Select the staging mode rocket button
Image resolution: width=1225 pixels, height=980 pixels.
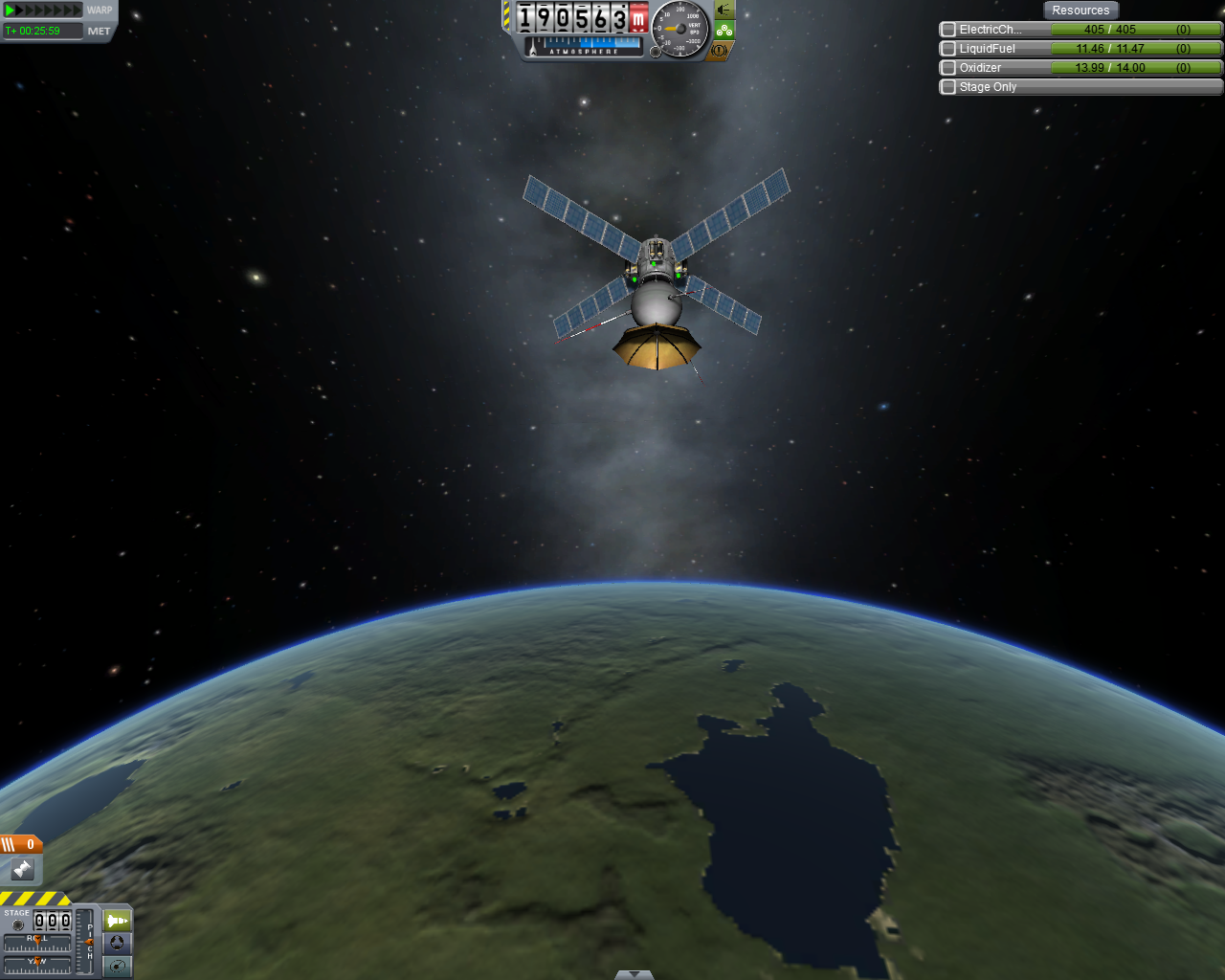coord(117,921)
